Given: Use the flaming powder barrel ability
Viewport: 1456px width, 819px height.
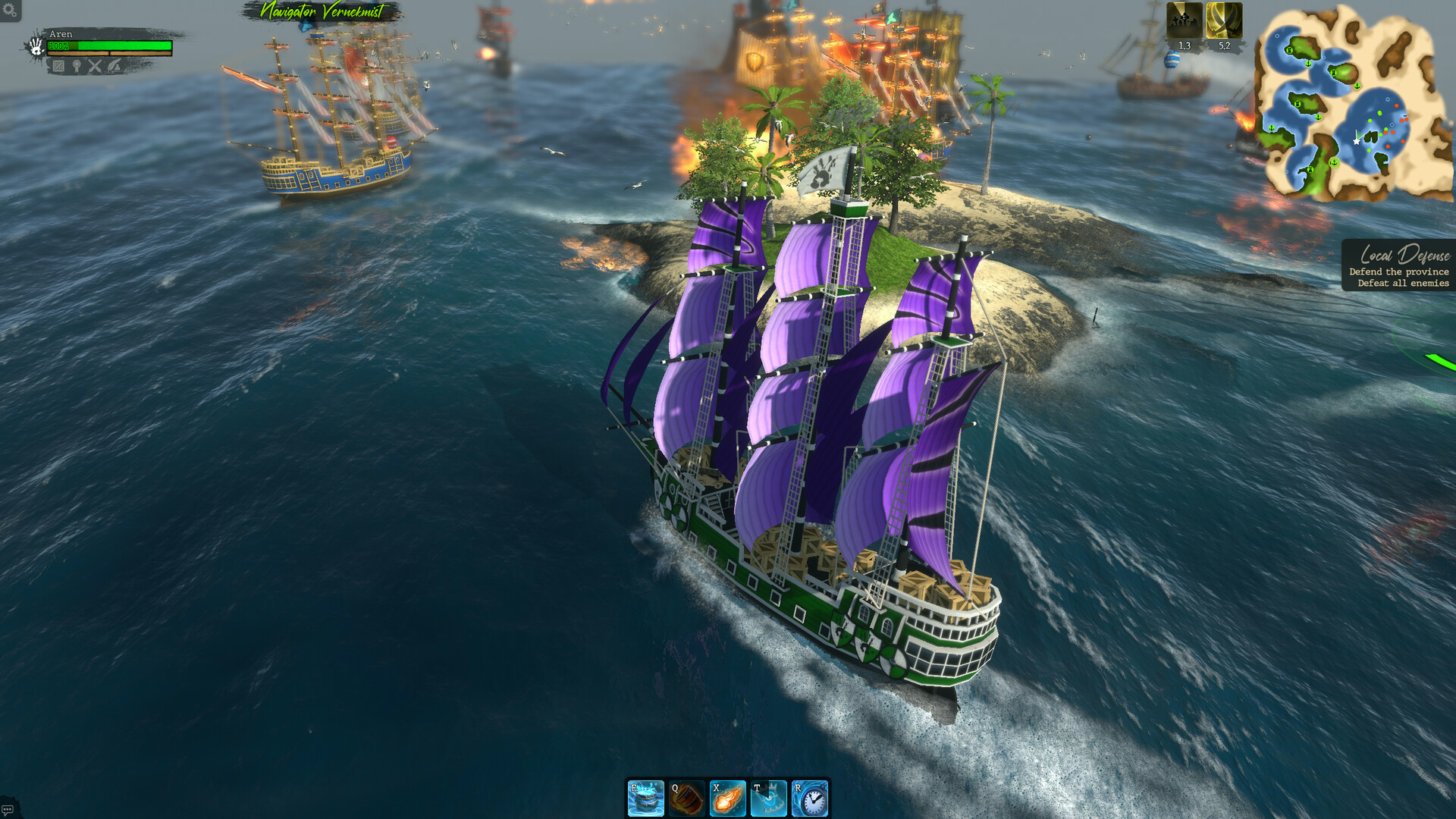Looking at the screenshot, I should tap(687, 799).
